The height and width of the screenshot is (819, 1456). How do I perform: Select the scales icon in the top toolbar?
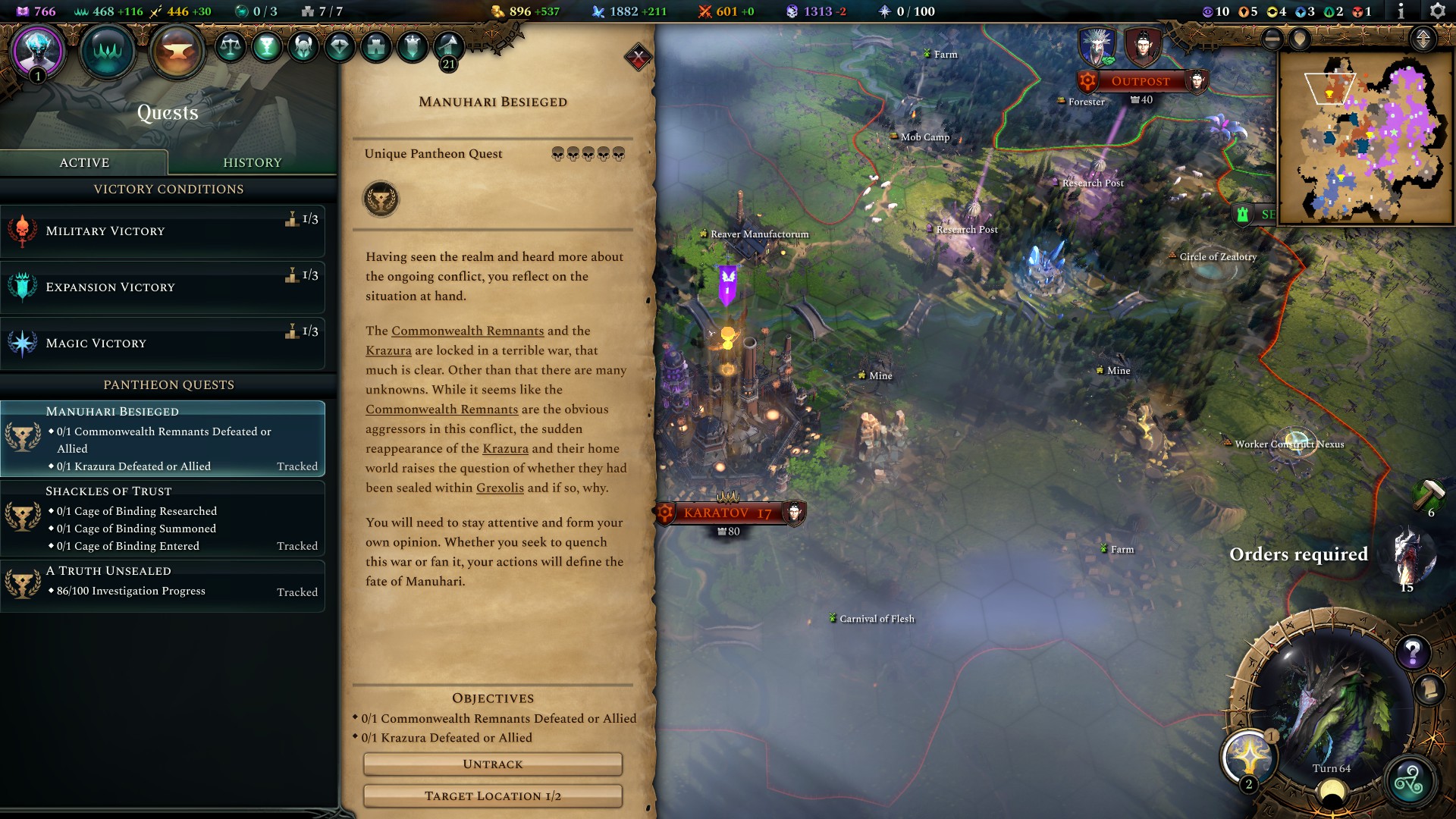tap(231, 45)
